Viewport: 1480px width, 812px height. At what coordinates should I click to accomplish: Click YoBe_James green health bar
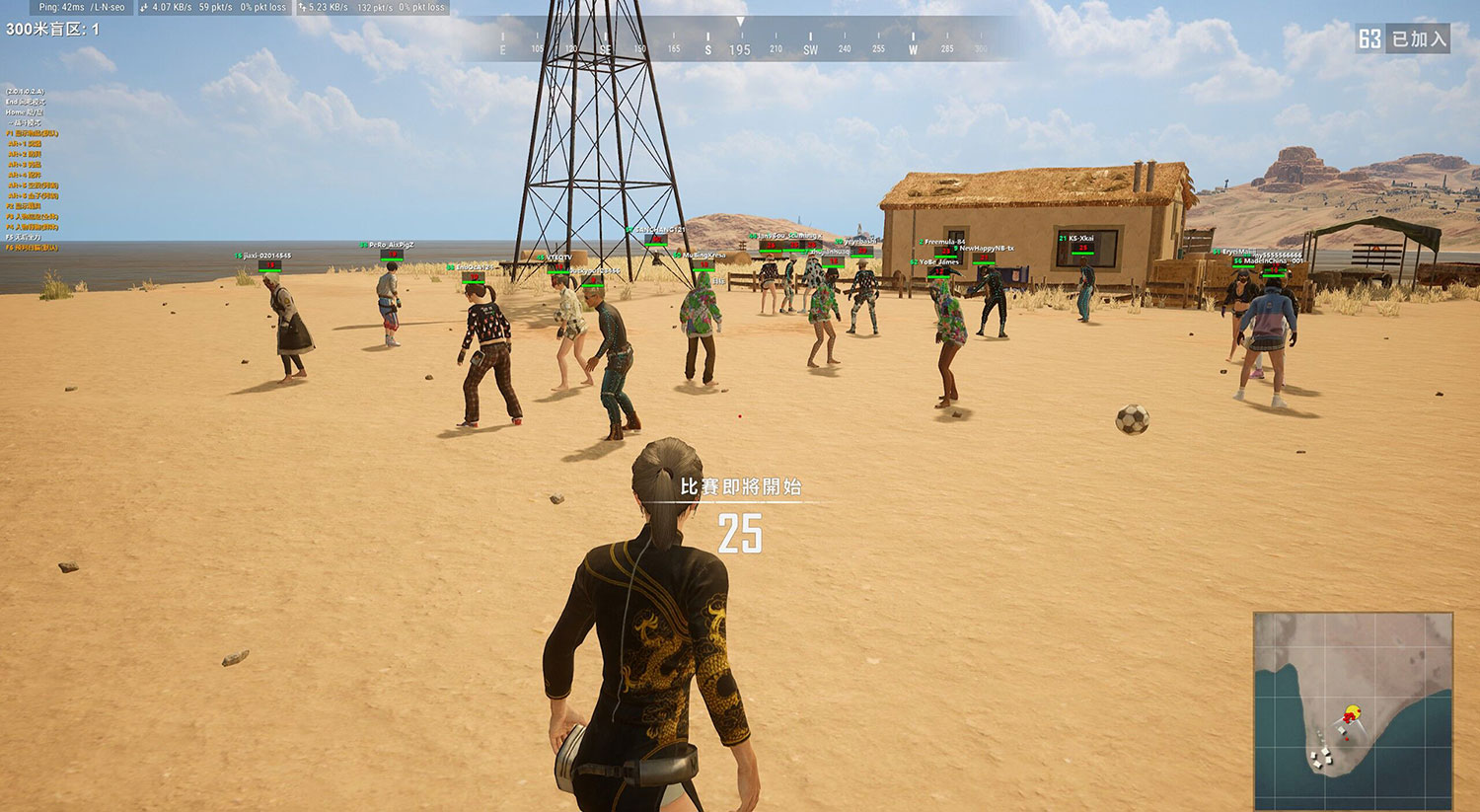(938, 276)
